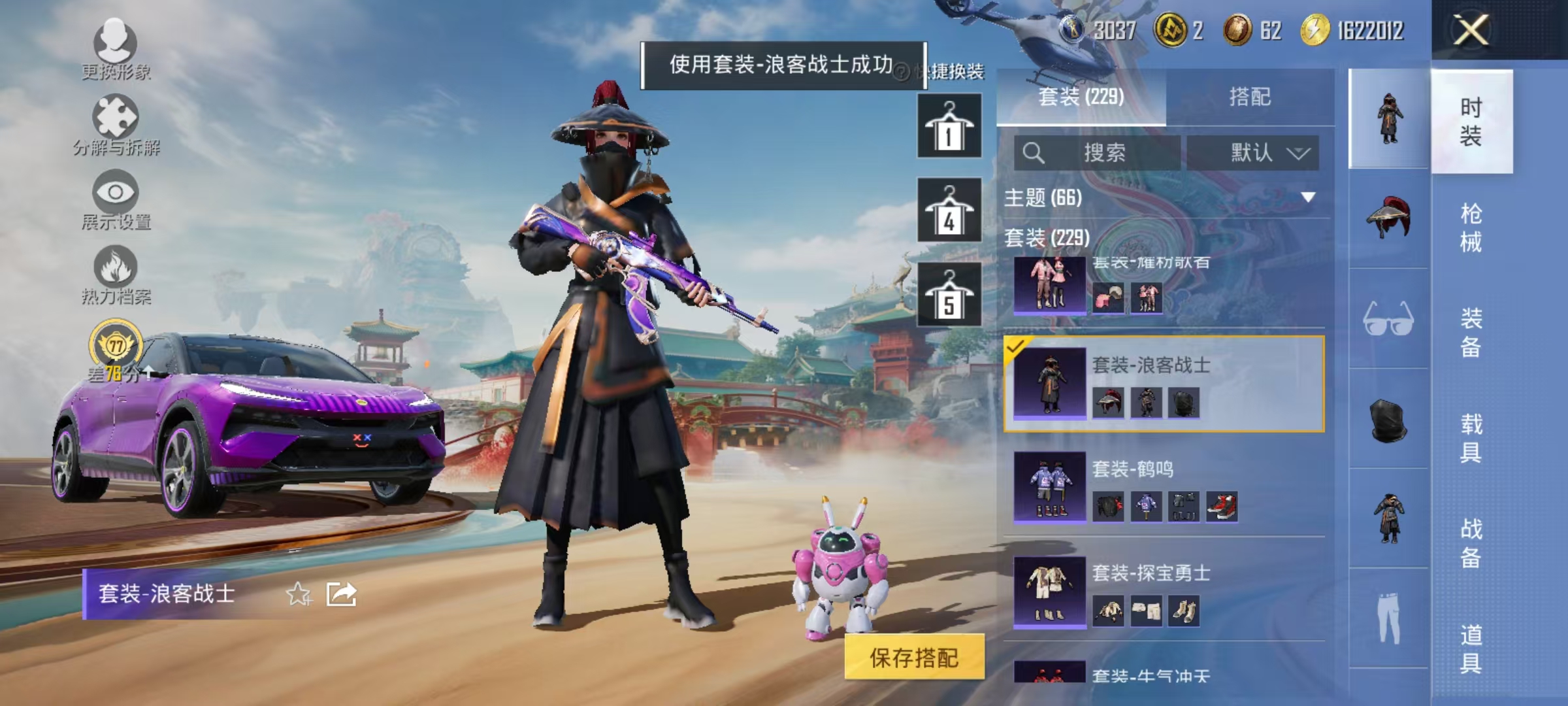Select quick outfit hanger slot 1
1568x706 pixels.
pos(949,126)
